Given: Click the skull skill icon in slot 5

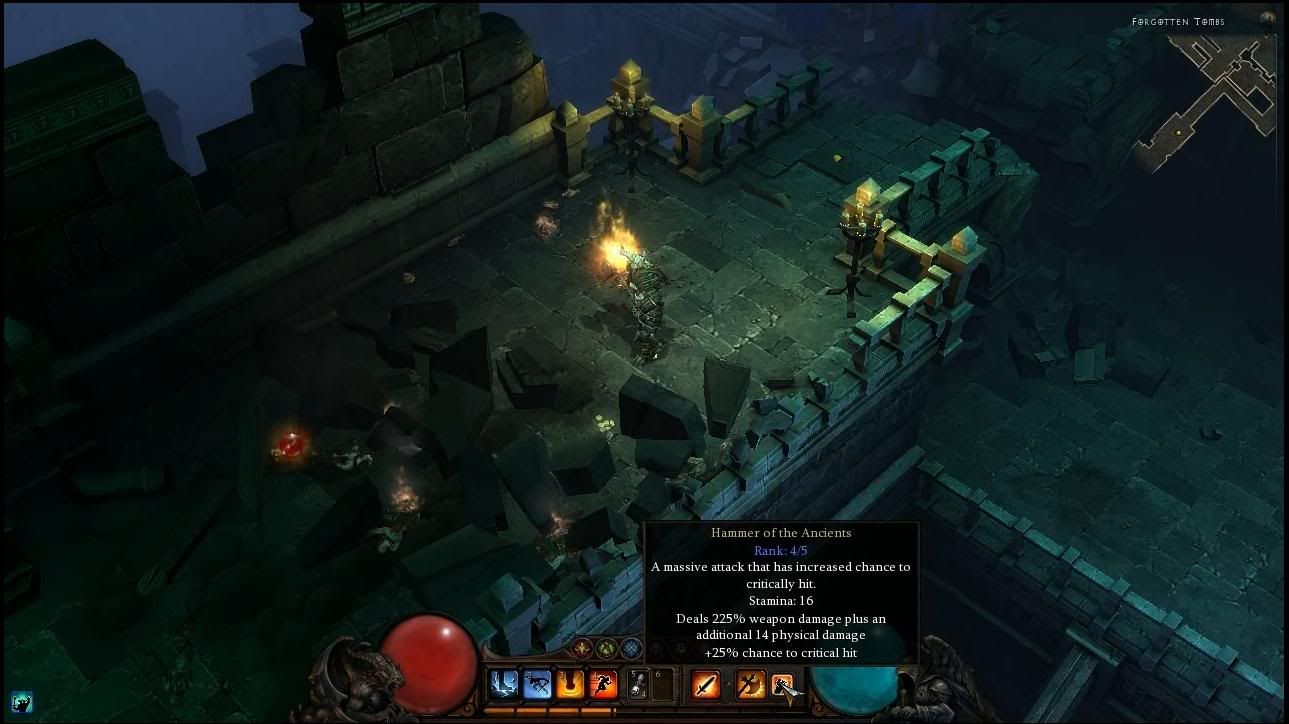Looking at the screenshot, I should (637, 684).
